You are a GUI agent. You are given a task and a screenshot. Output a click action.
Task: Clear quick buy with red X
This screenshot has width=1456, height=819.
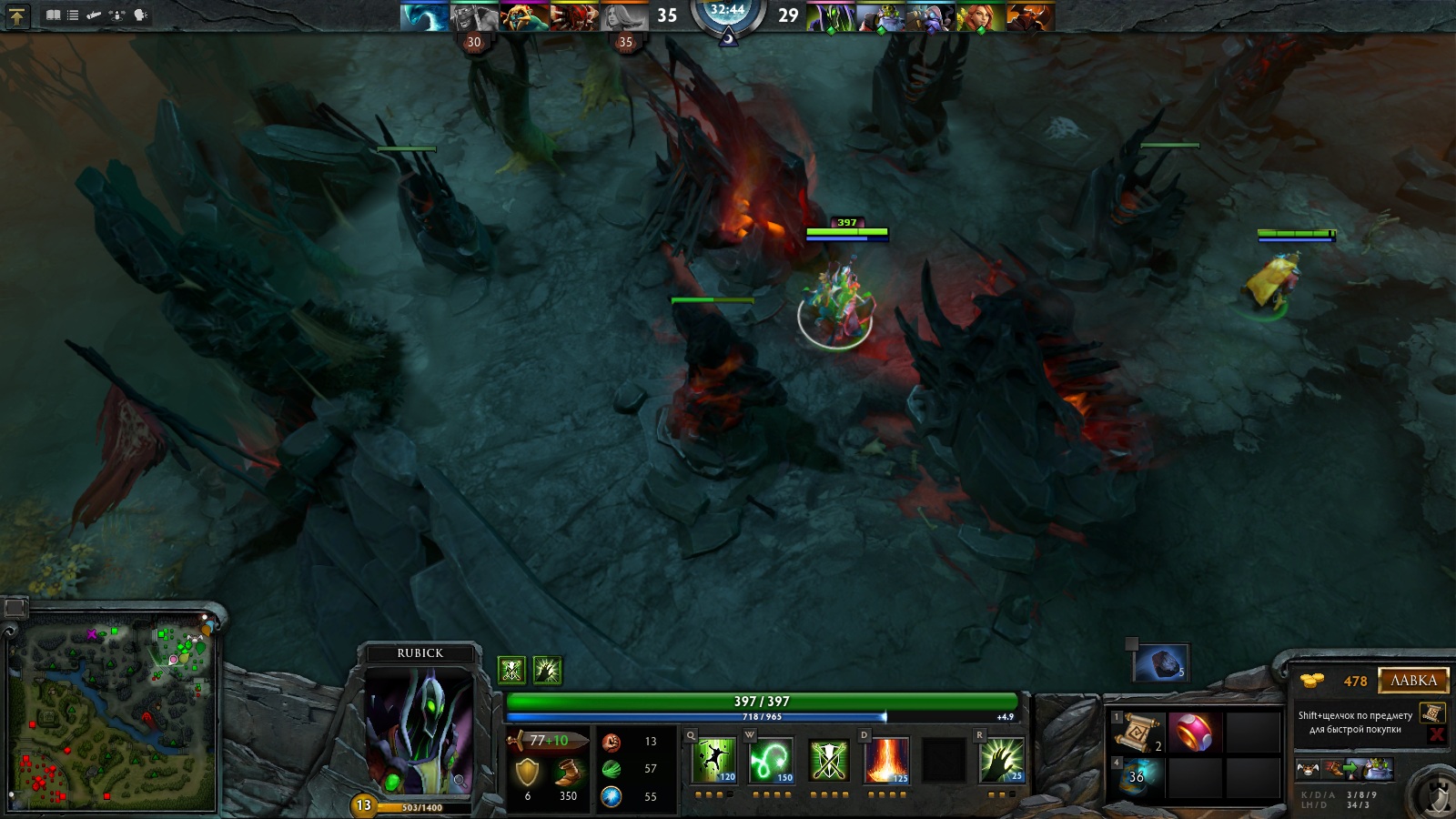click(x=1437, y=734)
